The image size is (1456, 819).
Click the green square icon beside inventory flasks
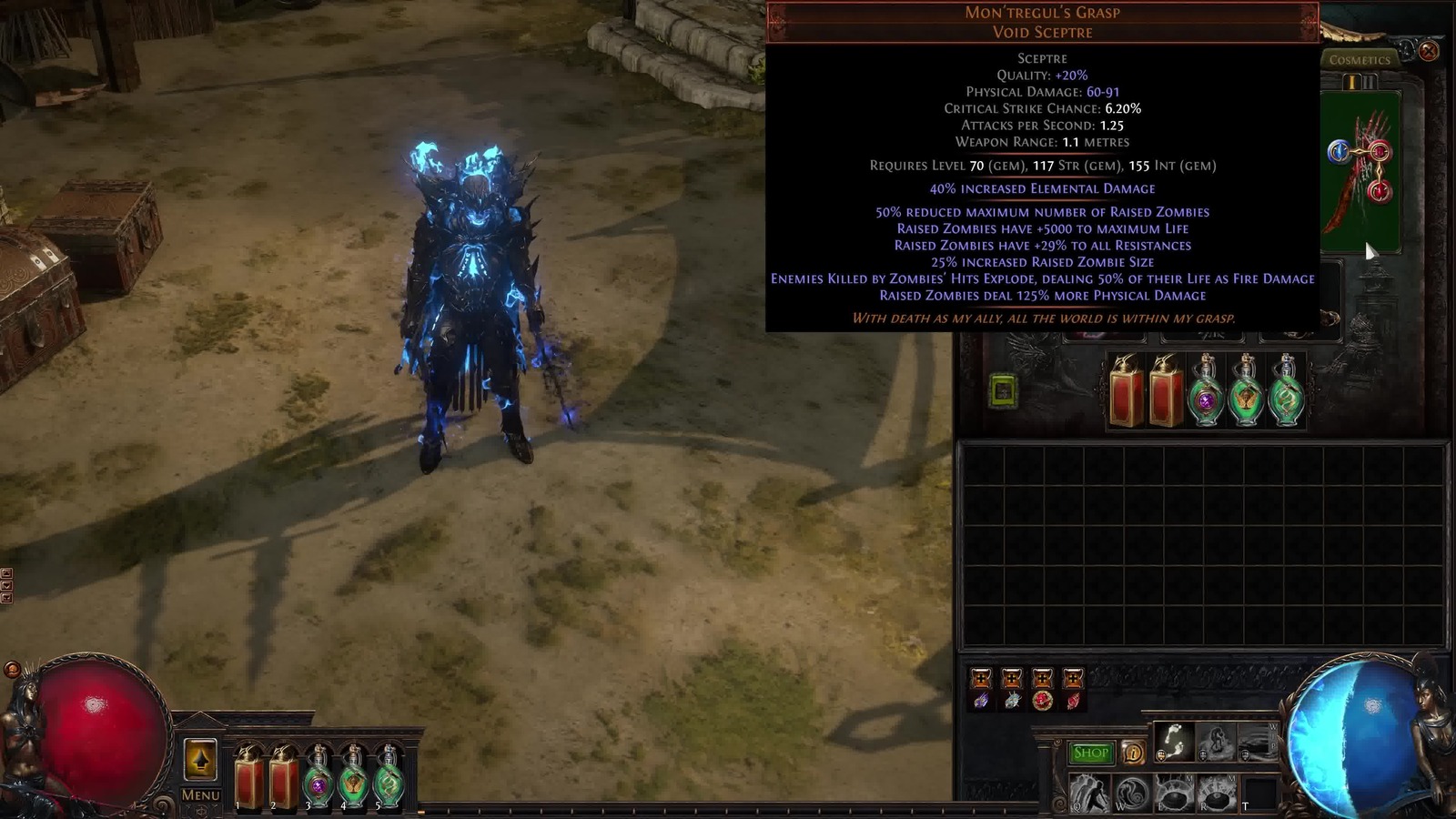1003,391
